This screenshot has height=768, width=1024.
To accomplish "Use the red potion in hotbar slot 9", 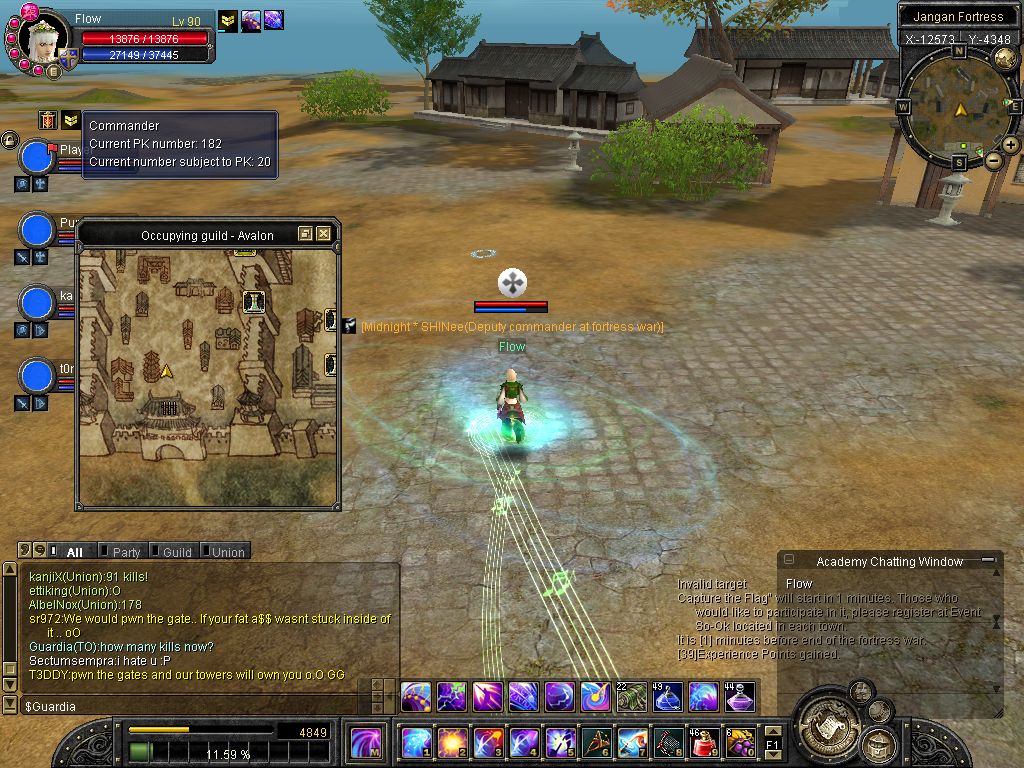I will coord(704,743).
